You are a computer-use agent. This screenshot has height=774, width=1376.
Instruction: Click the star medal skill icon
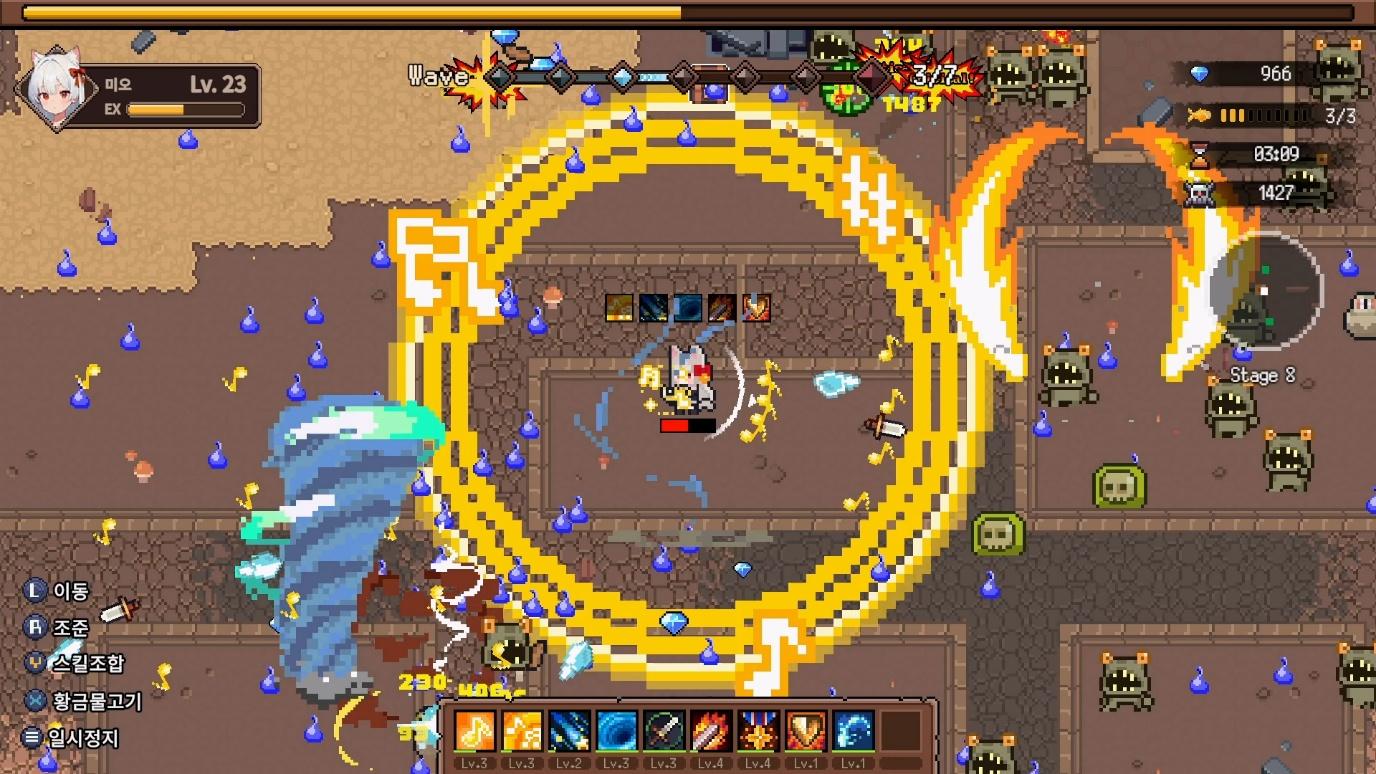pos(758,731)
